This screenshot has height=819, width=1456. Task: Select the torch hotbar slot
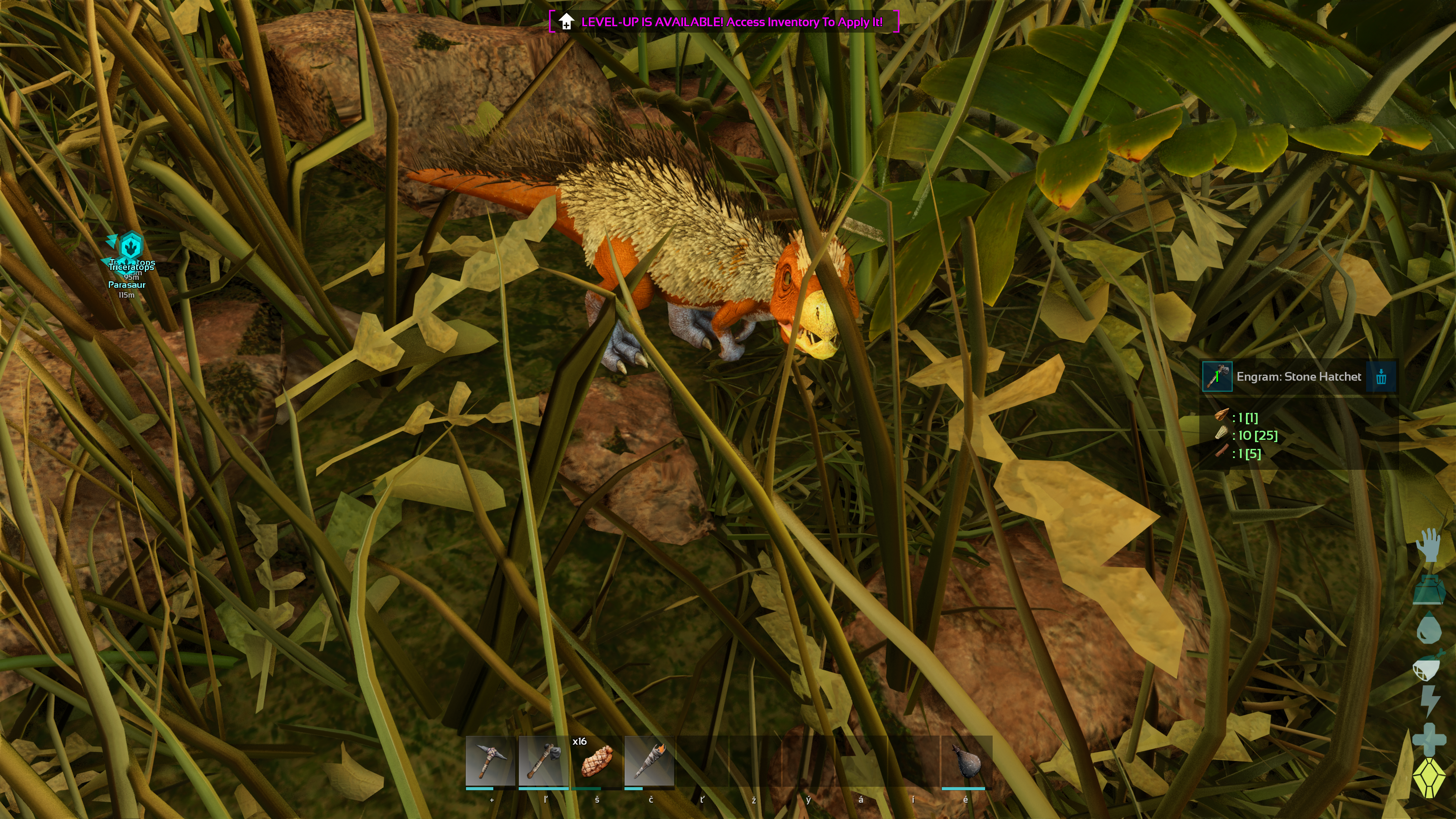click(x=650, y=761)
